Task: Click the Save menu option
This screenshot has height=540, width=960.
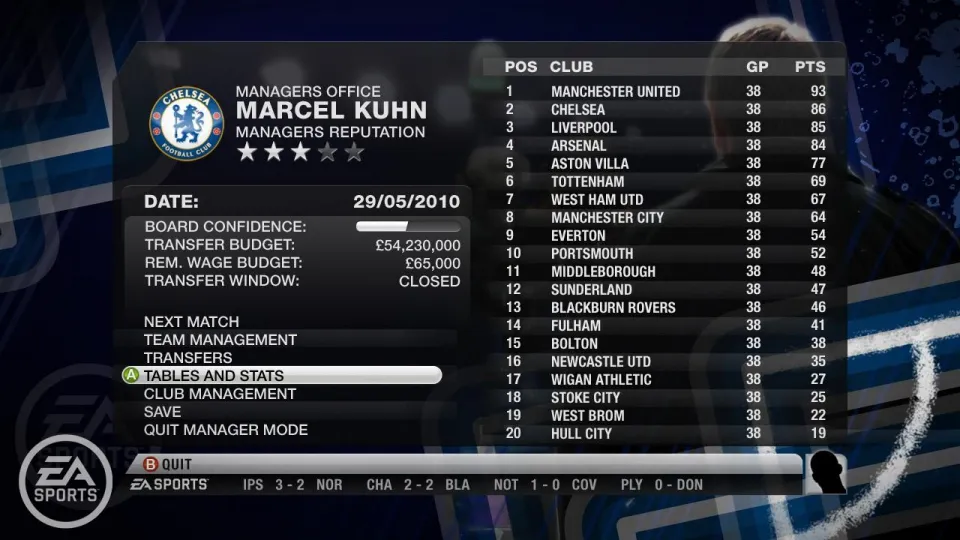Action: [163, 412]
